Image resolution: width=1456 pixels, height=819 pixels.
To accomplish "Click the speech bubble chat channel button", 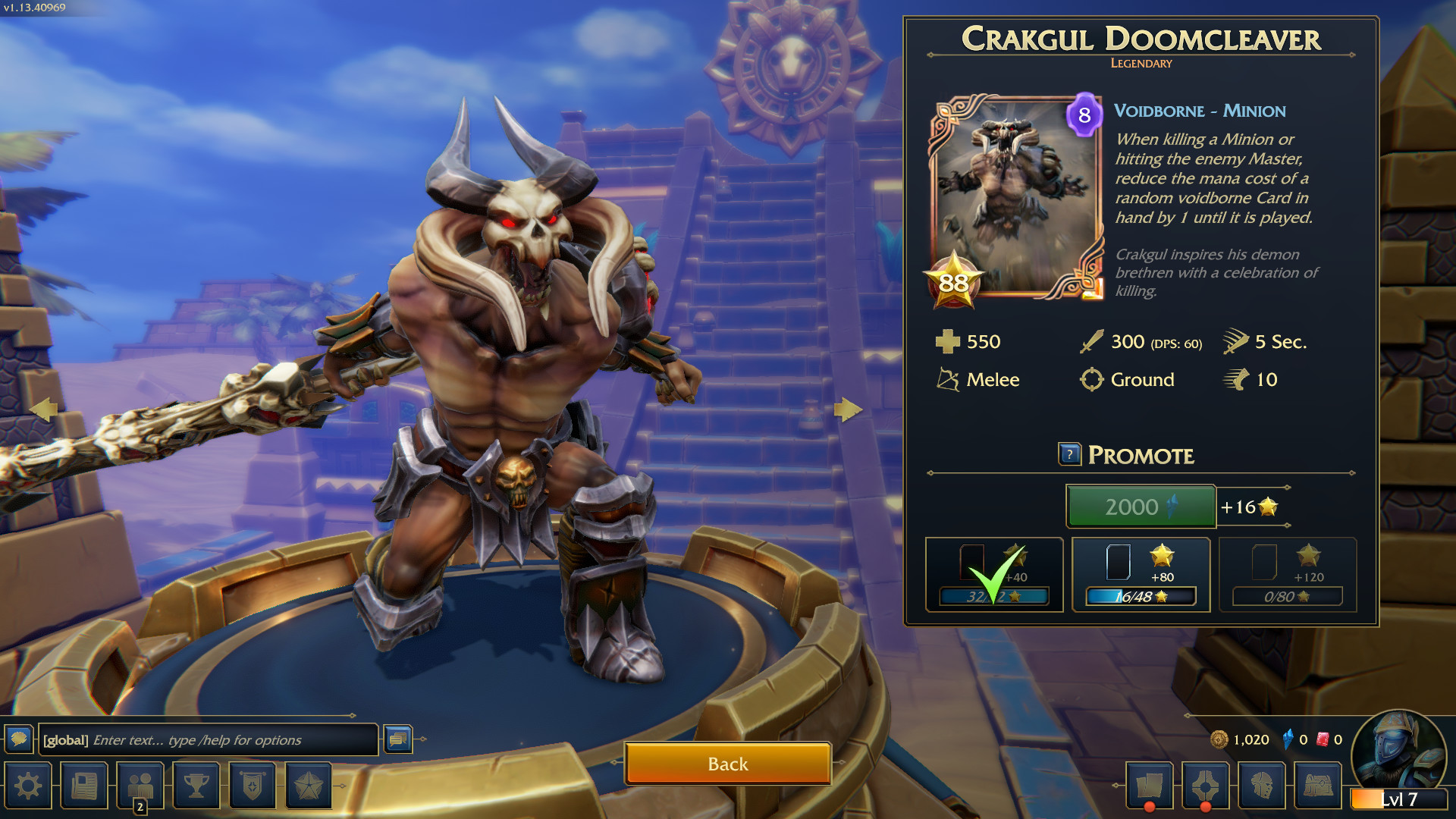I will pyautogui.click(x=19, y=739).
